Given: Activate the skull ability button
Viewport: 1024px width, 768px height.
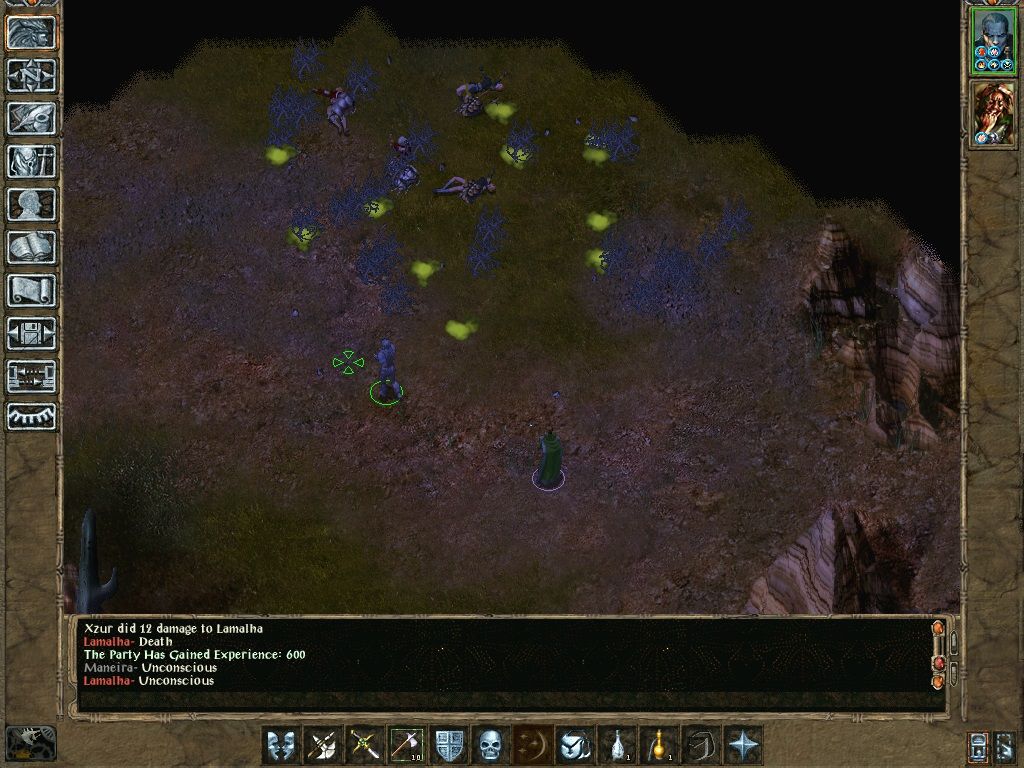Looking at the screenshot, I should tap(490, 745).
